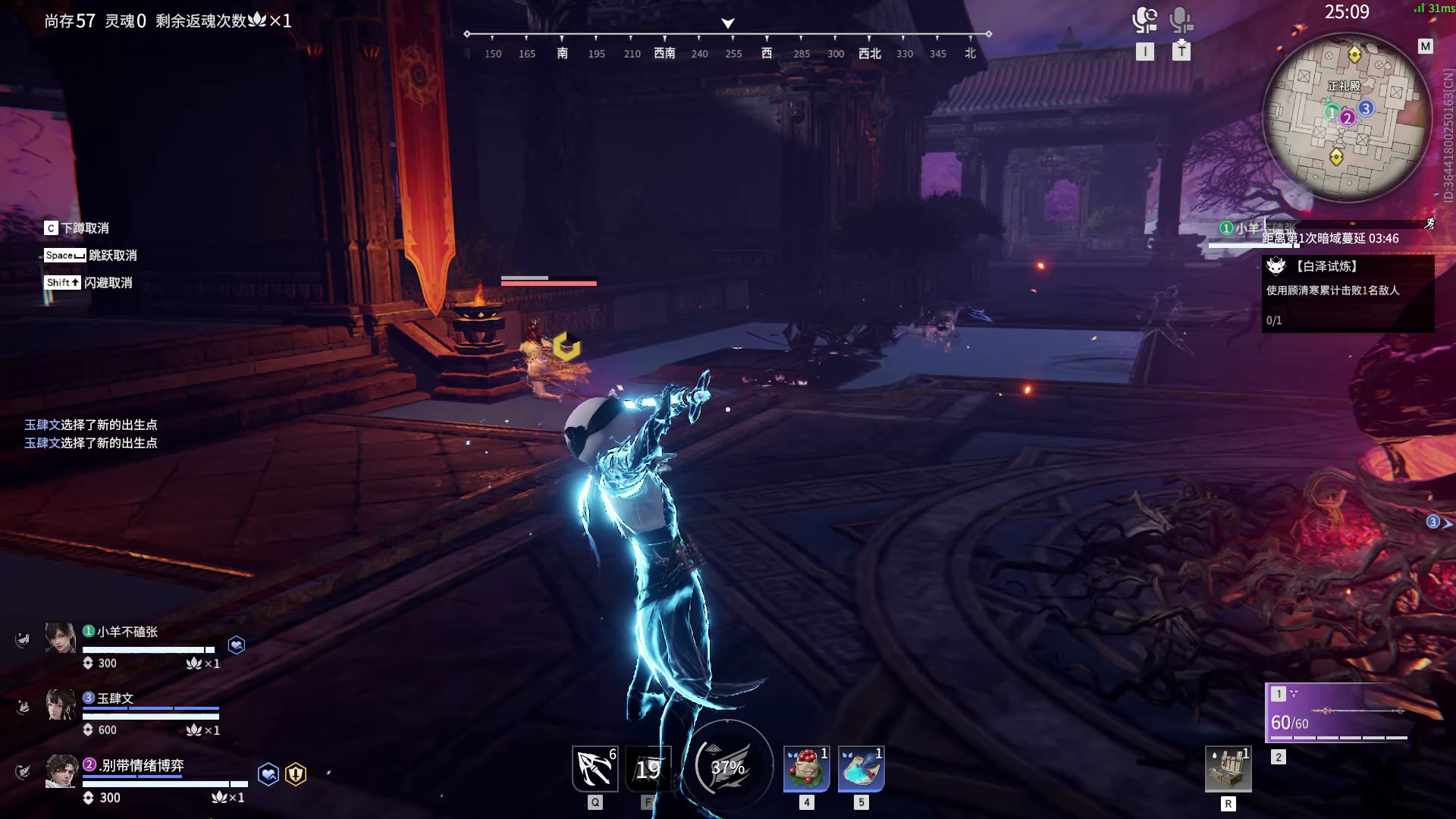Click the gold shield icon beside .别带情绪博弈
Screen dimensions: 1456x819
pyautogui.click(x=296, y=773)
